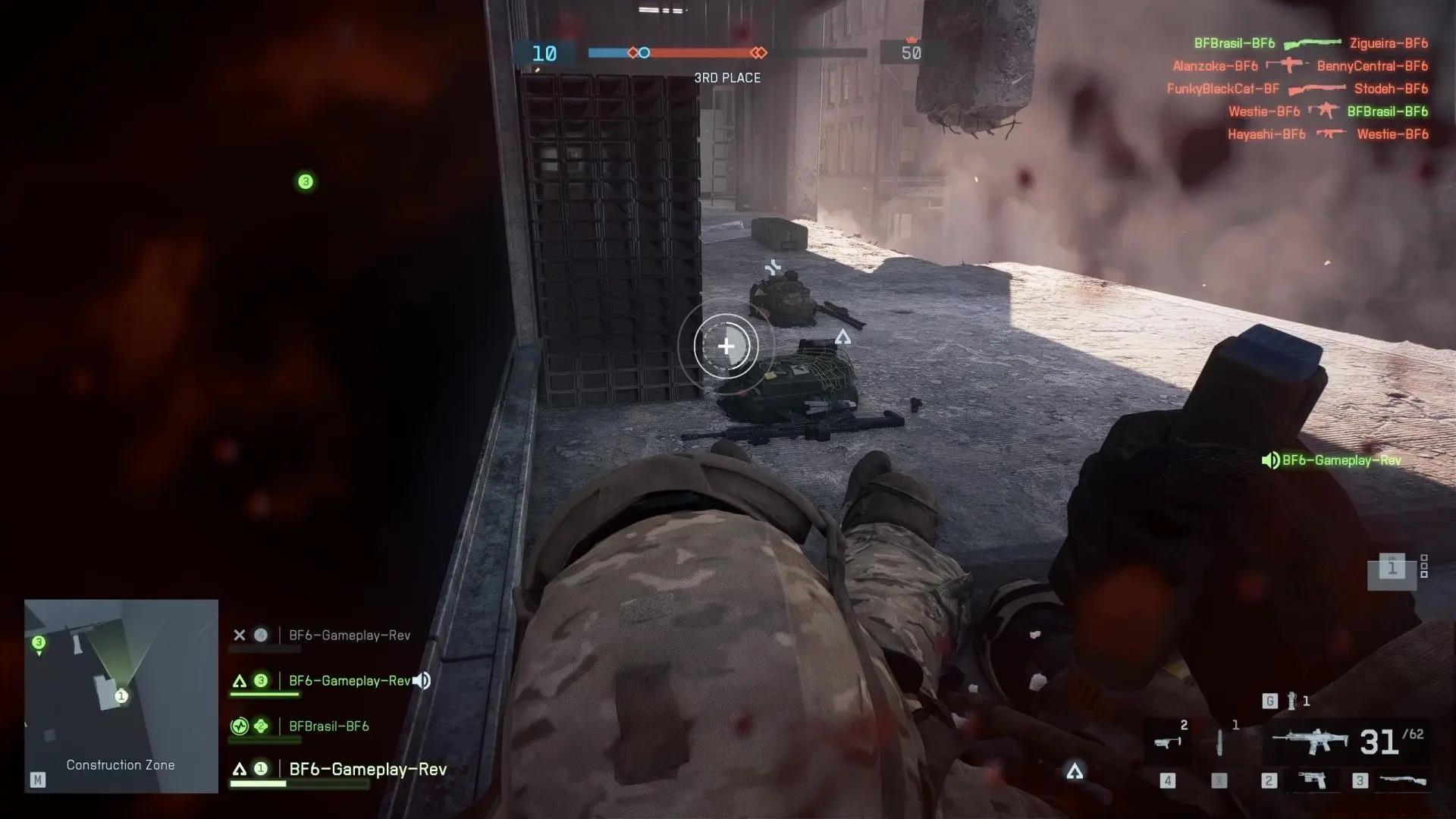
Task: Click the squadmate 3 marker on the minimap
Action: coord(39,644)
